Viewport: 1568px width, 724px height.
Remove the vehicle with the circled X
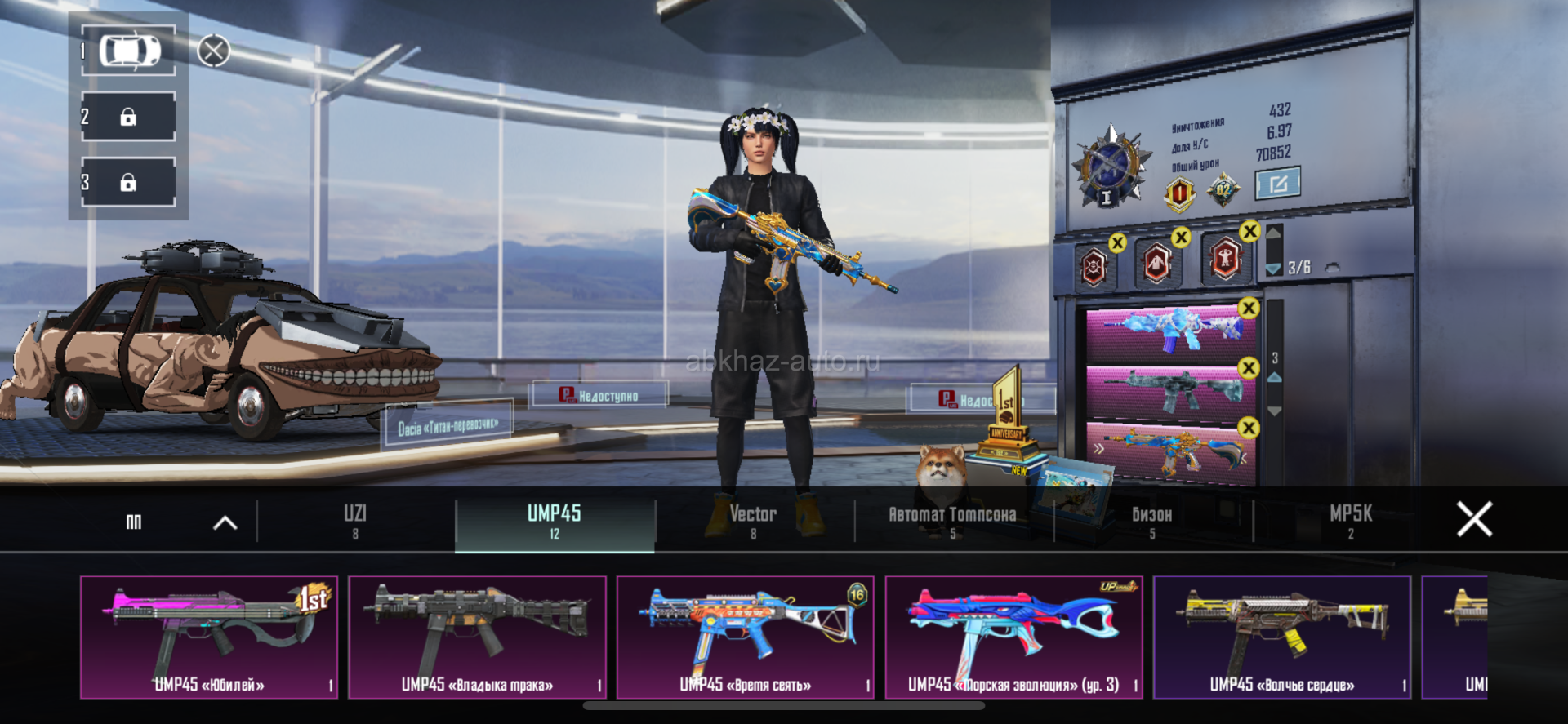(x=213, y=51)
